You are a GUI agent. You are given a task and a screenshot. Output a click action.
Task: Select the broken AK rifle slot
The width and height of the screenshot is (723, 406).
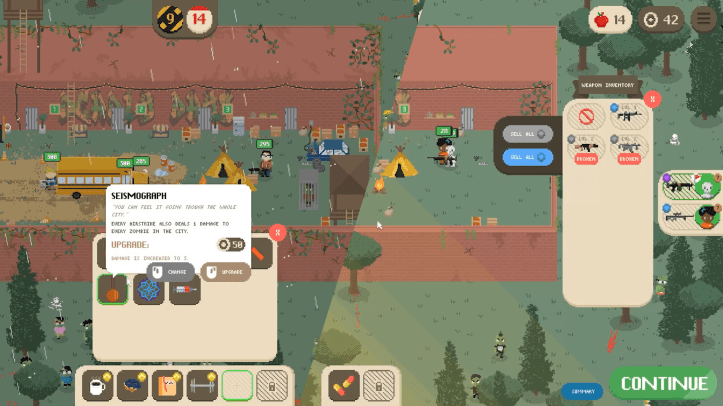(587, 149)
